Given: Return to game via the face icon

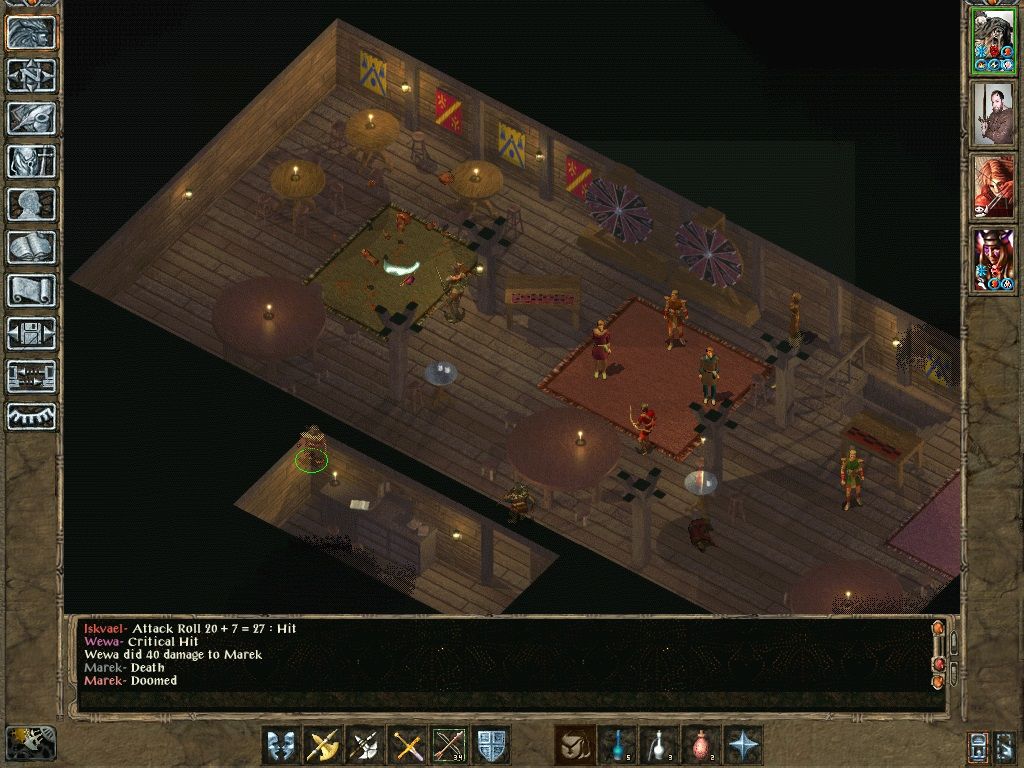Looking at the screenshot, I should click(32, 32).
